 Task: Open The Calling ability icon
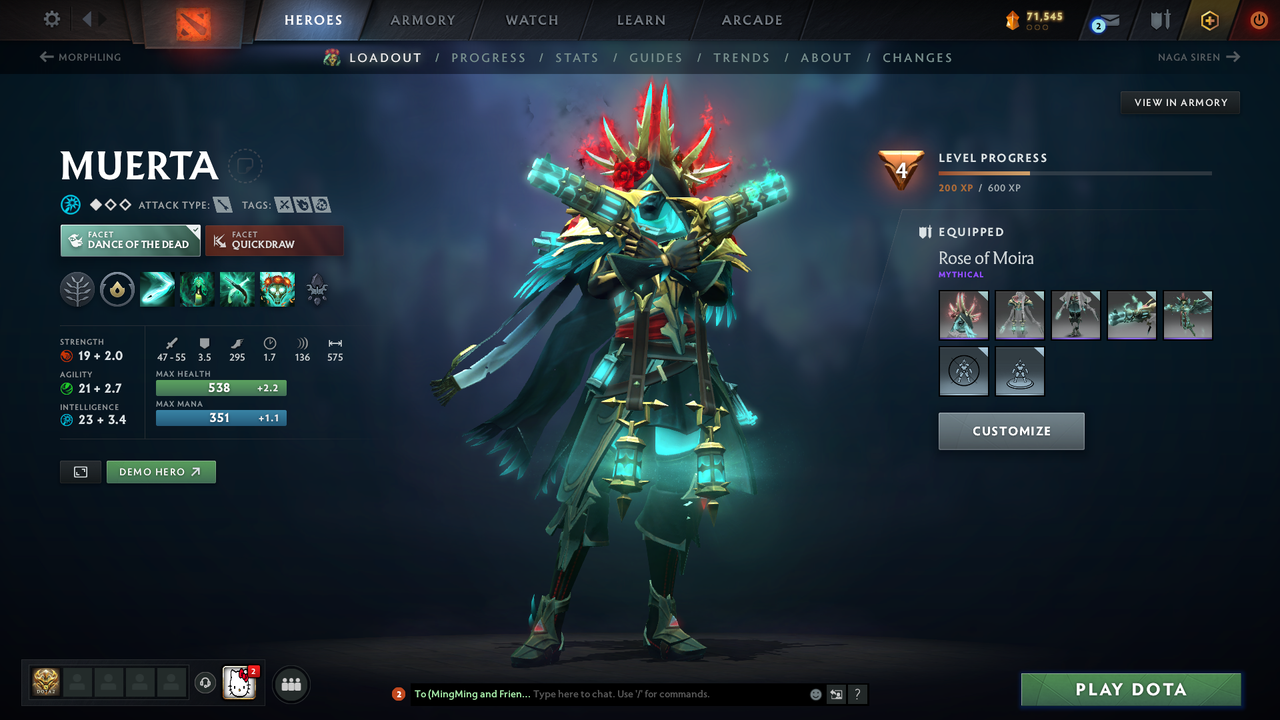pos(196,289)
